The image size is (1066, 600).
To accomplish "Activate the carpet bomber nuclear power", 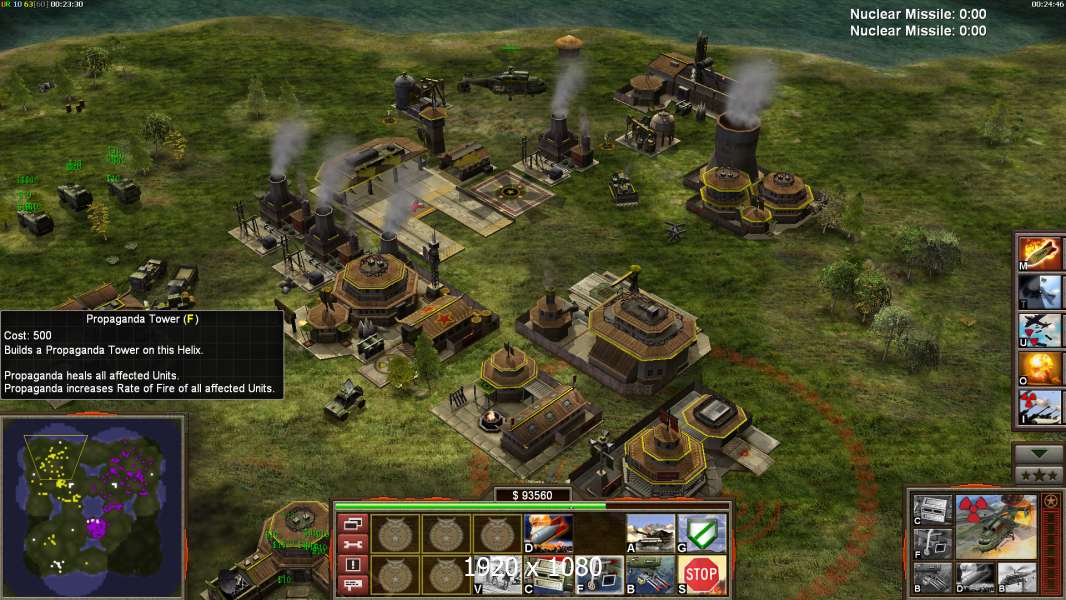I will (1040, 329).
